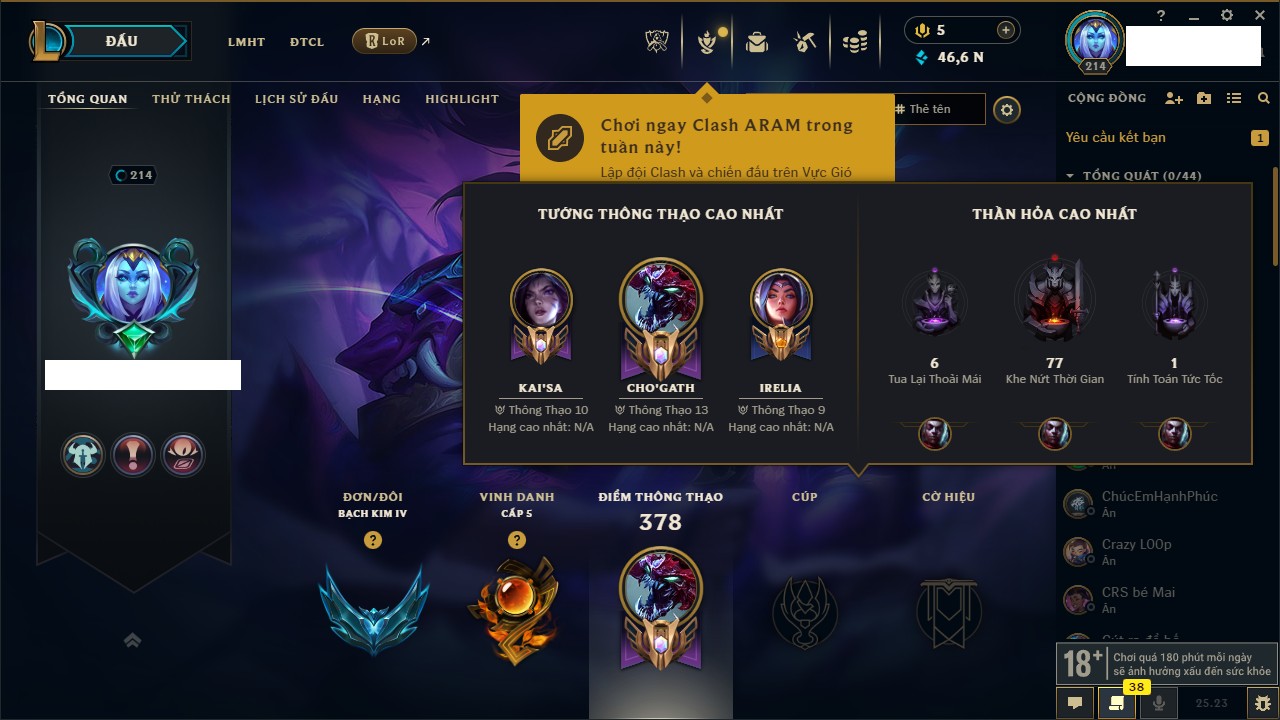Open the LỊCH SỬ ĐẤU tab
Screen dimensions: 1280x720
coord(296,99)
